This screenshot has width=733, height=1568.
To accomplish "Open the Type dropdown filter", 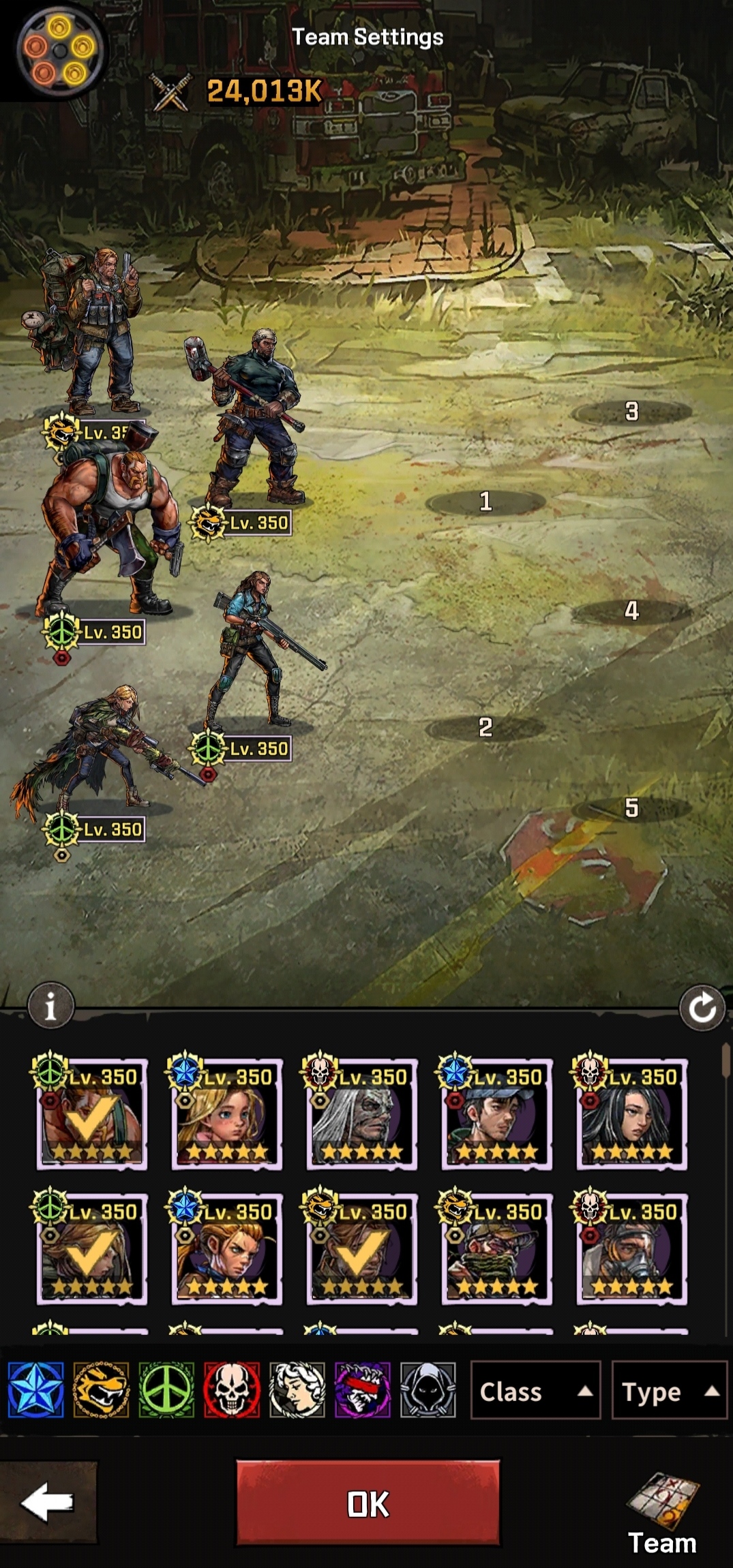I will (x=669, y=1391).
